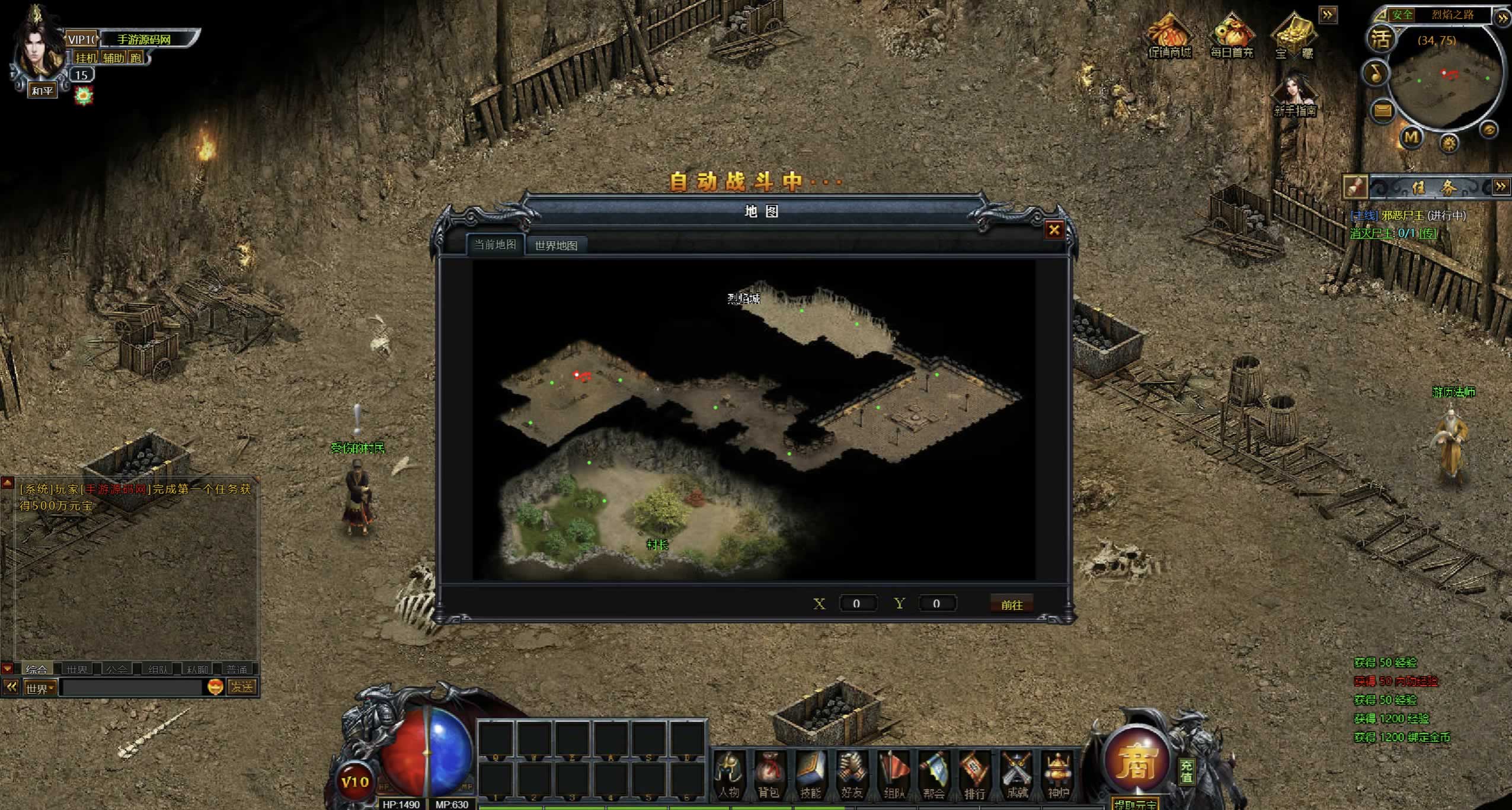
Task: Open the 世界 chat channel dropdown
Action: (40, 688)
